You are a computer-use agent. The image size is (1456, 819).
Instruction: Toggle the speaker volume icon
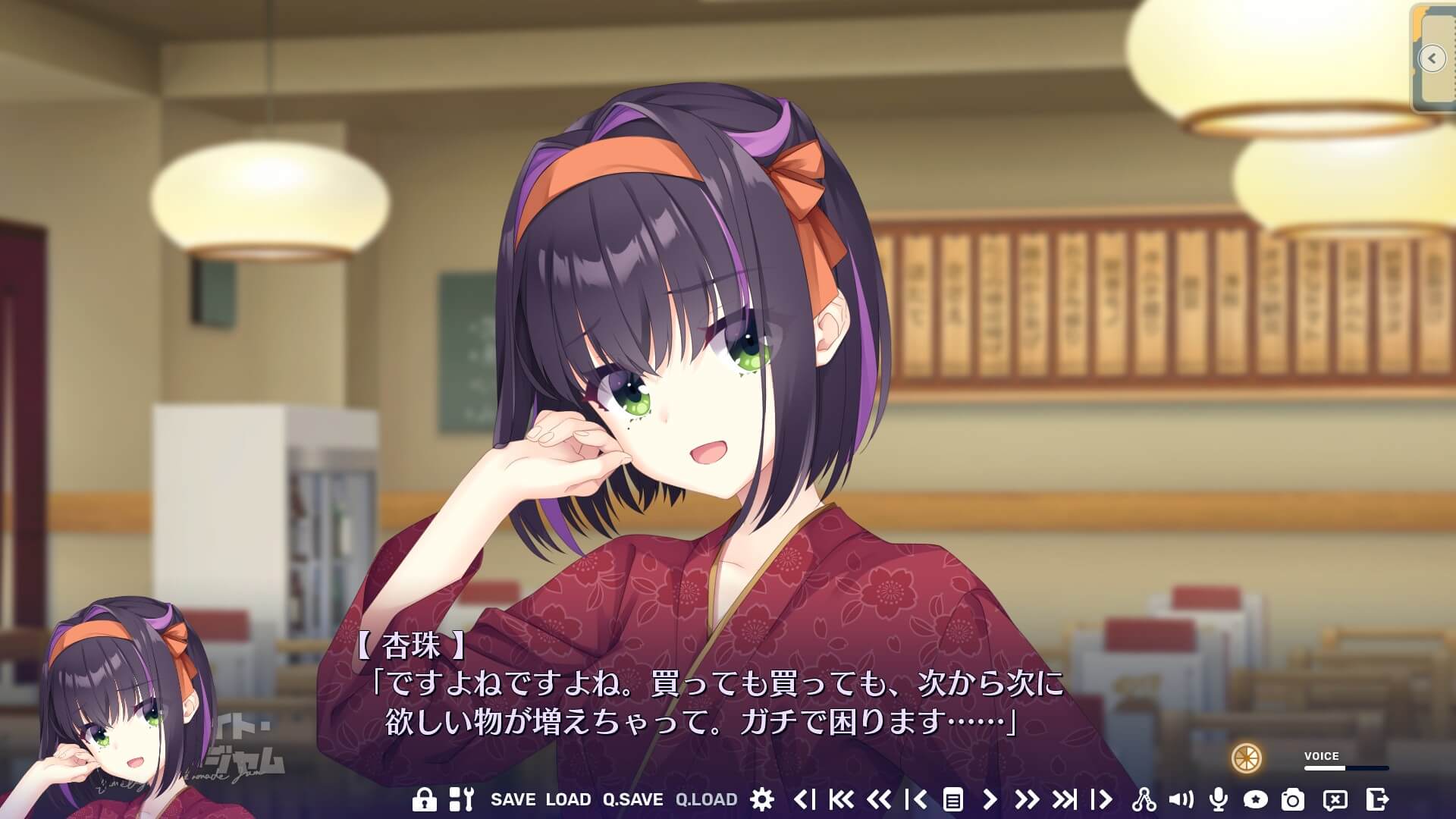[1180, 799]
